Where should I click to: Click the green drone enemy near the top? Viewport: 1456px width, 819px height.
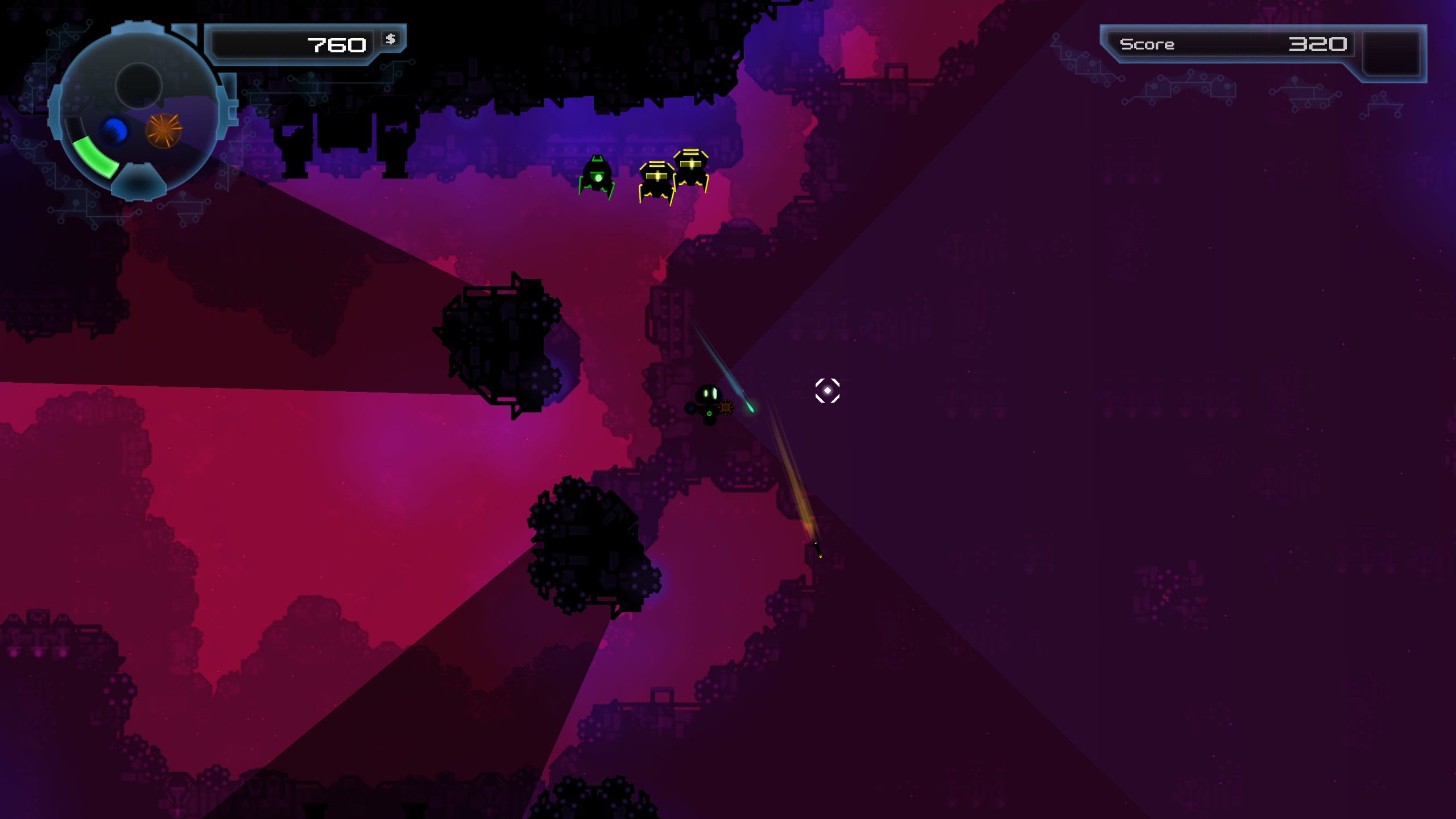pos(598,173)
